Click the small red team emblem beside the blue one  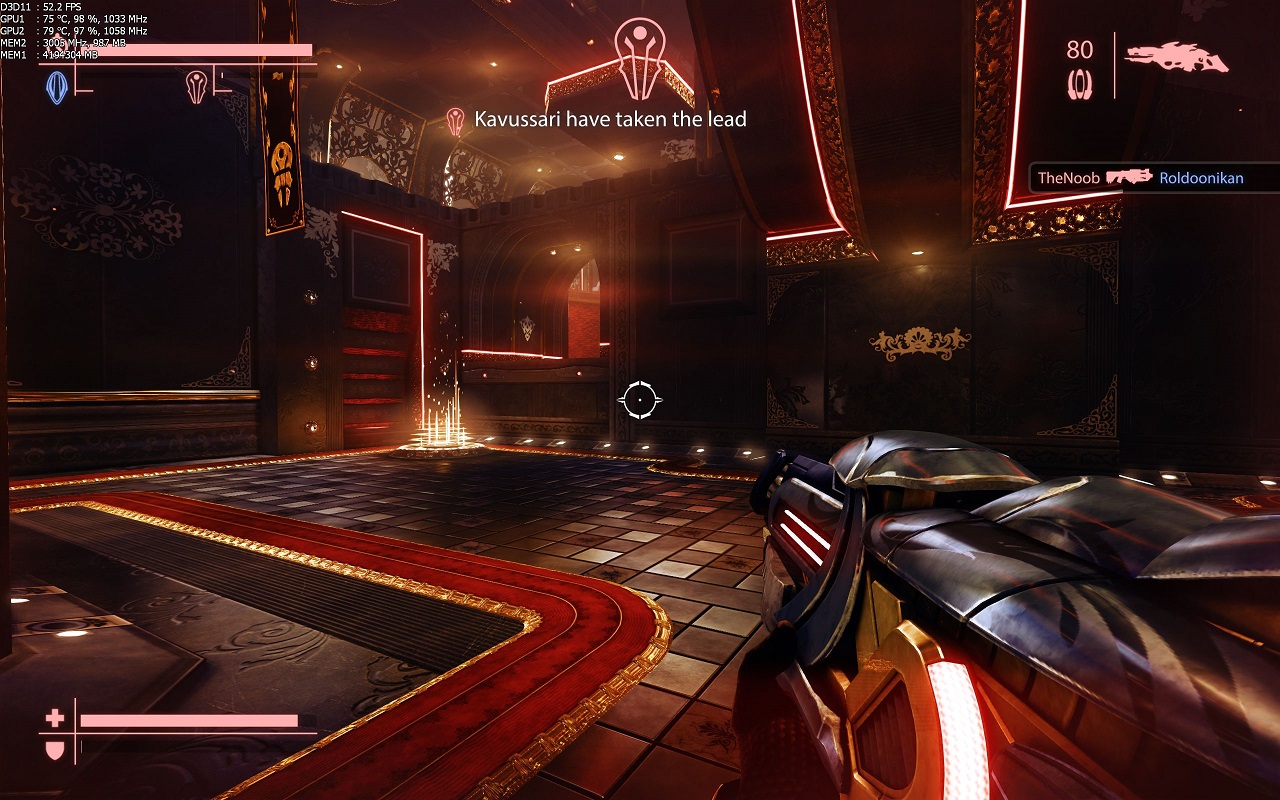coord(196,87)
